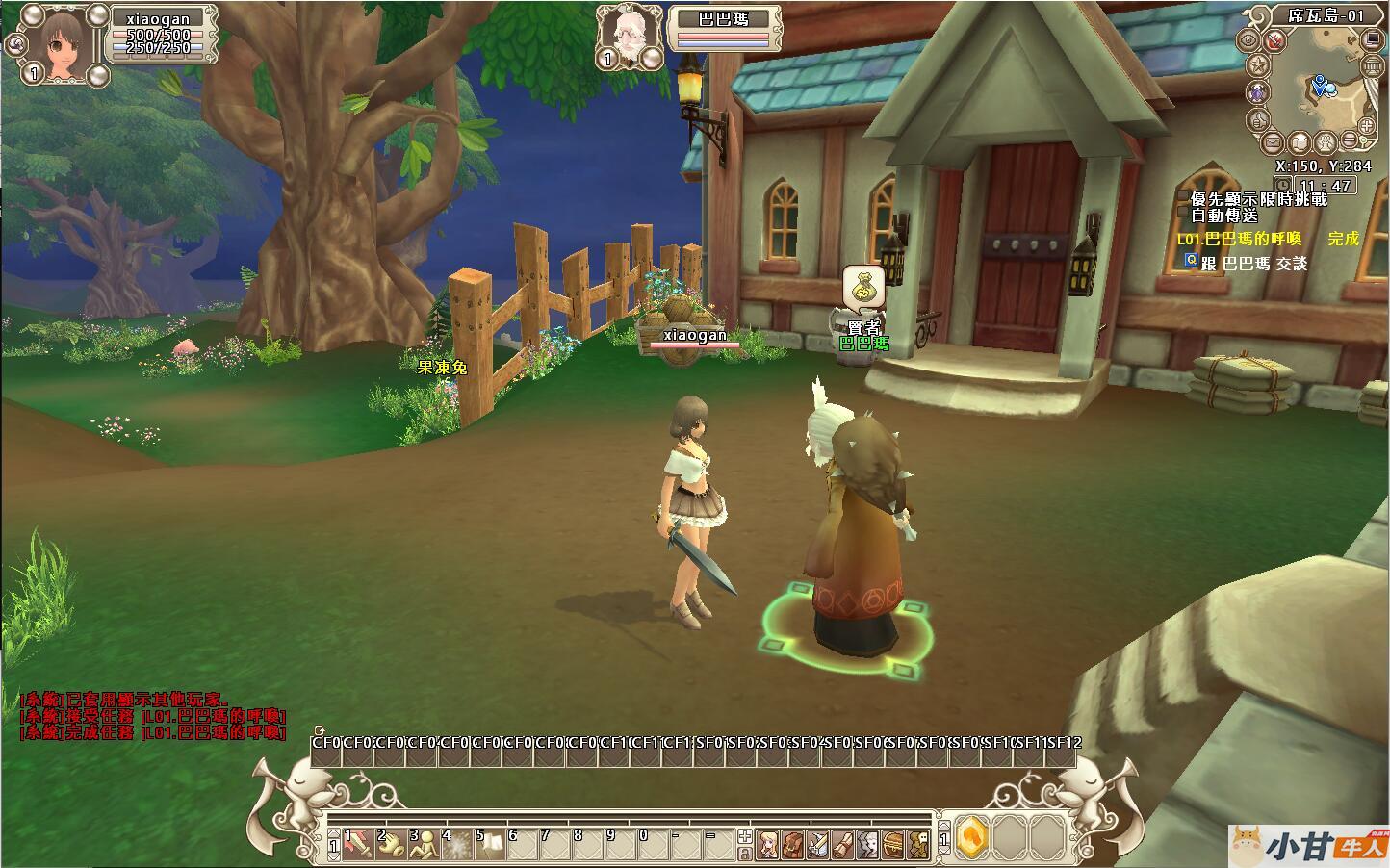Click the thumbs-up button beside the minimap
This screenshot has width=1390, height=868.
click(x=1258, y=121)
